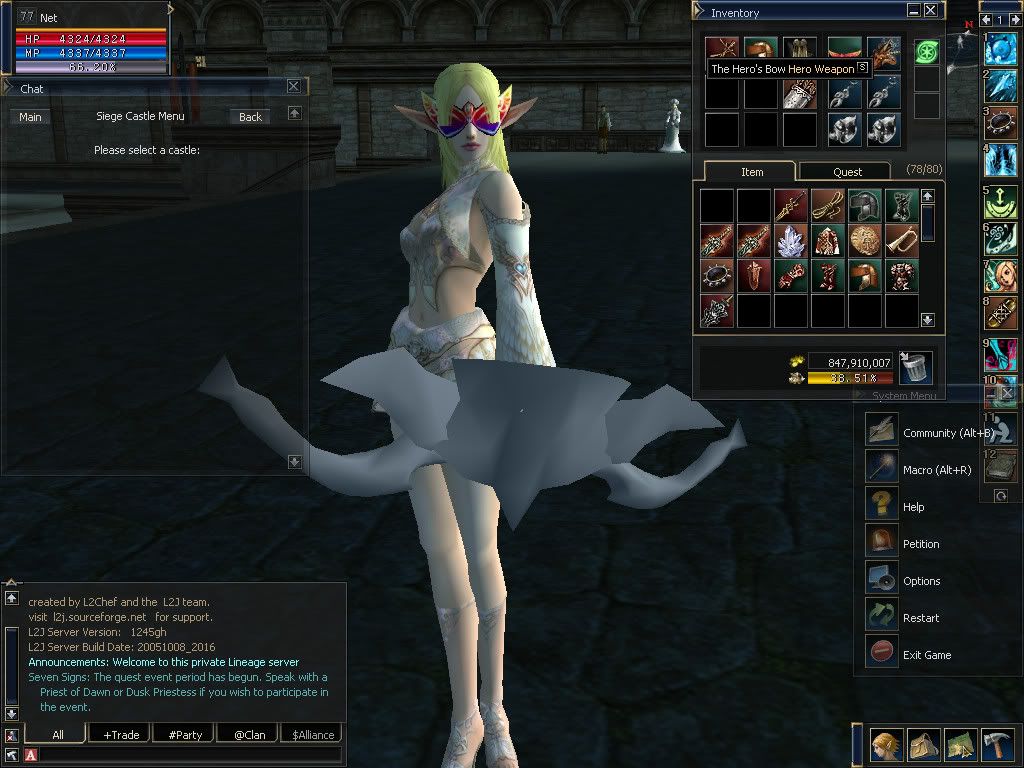Minimize the Inventory window

pyautogui.click(x=914, y=11)
